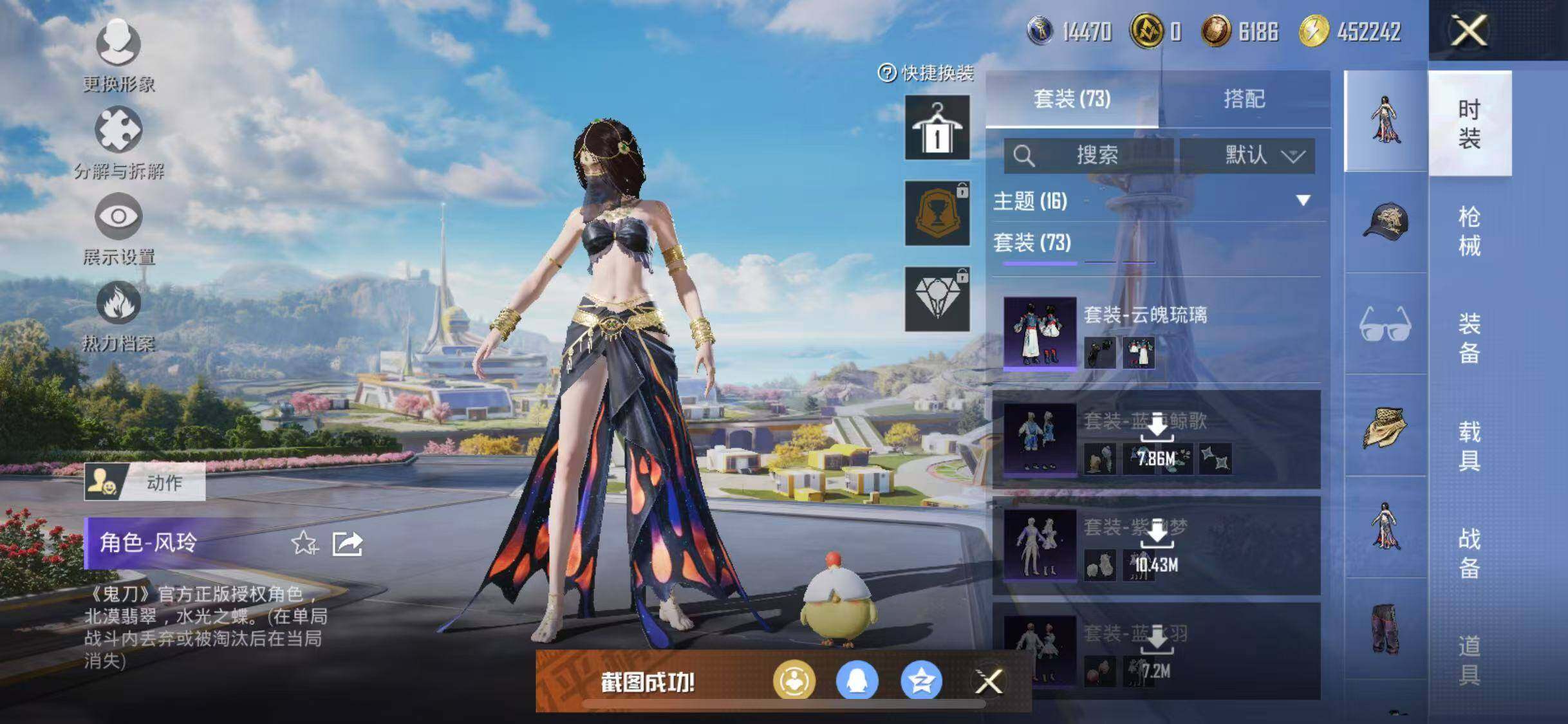Click the 动作 emote button

pos(145,482)
